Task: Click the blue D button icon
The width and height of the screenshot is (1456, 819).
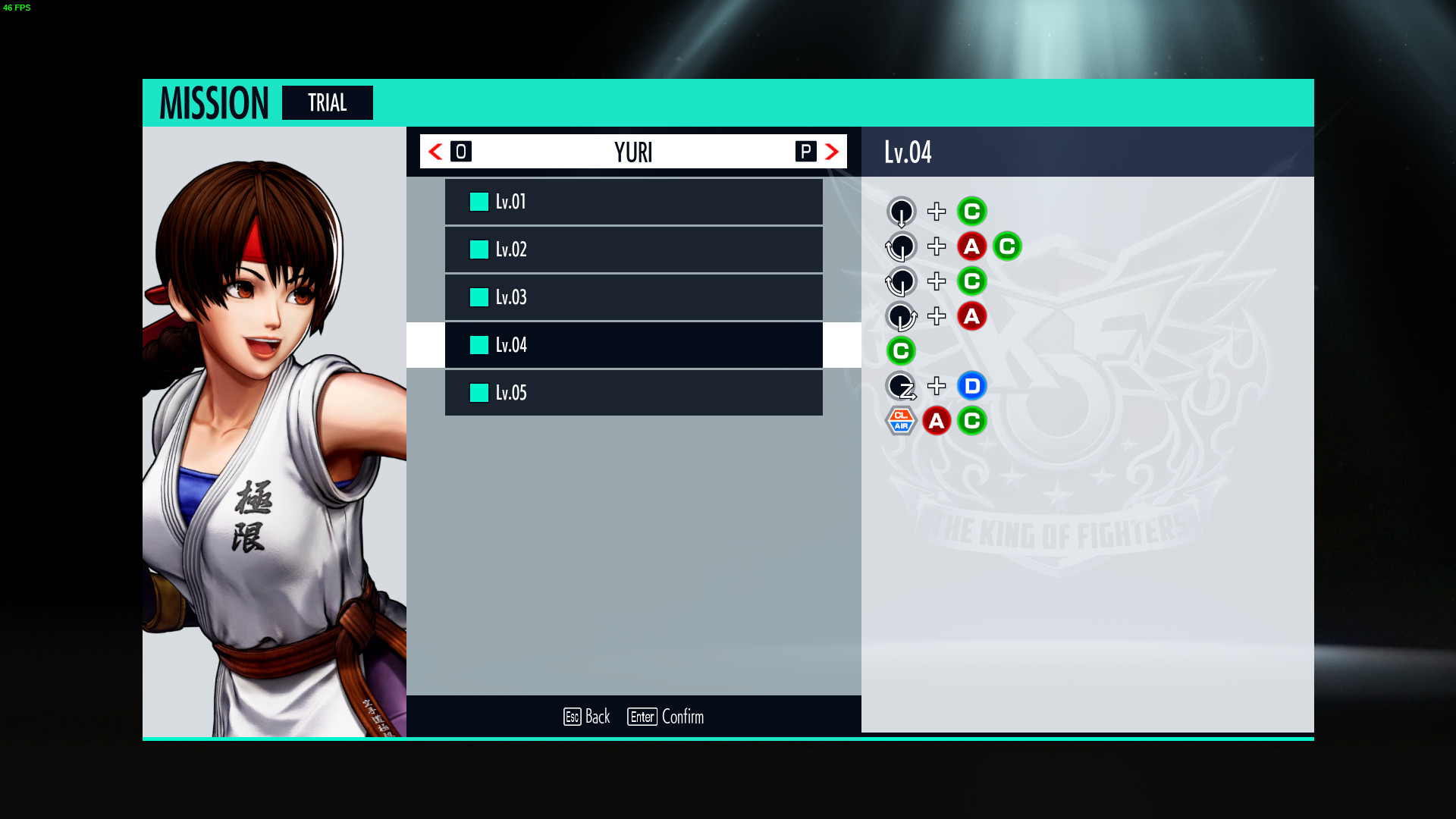Action: tap(972, 386)
